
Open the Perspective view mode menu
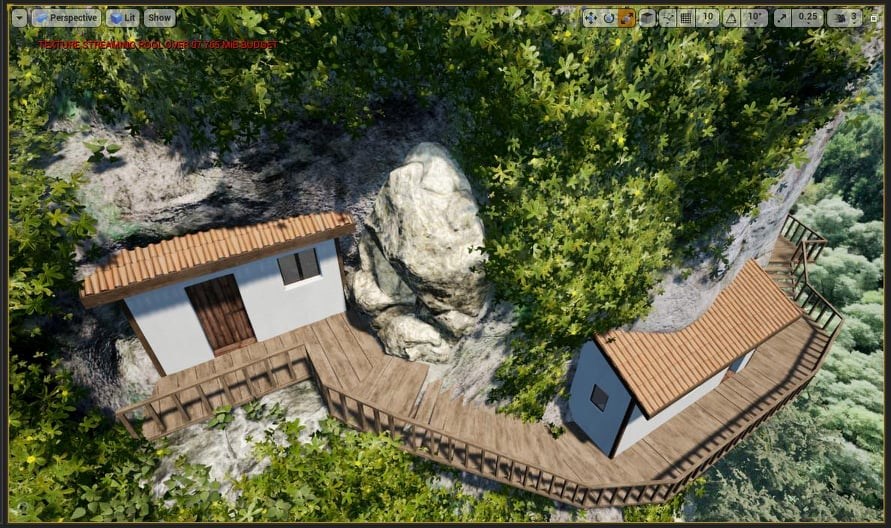(66, 18)
